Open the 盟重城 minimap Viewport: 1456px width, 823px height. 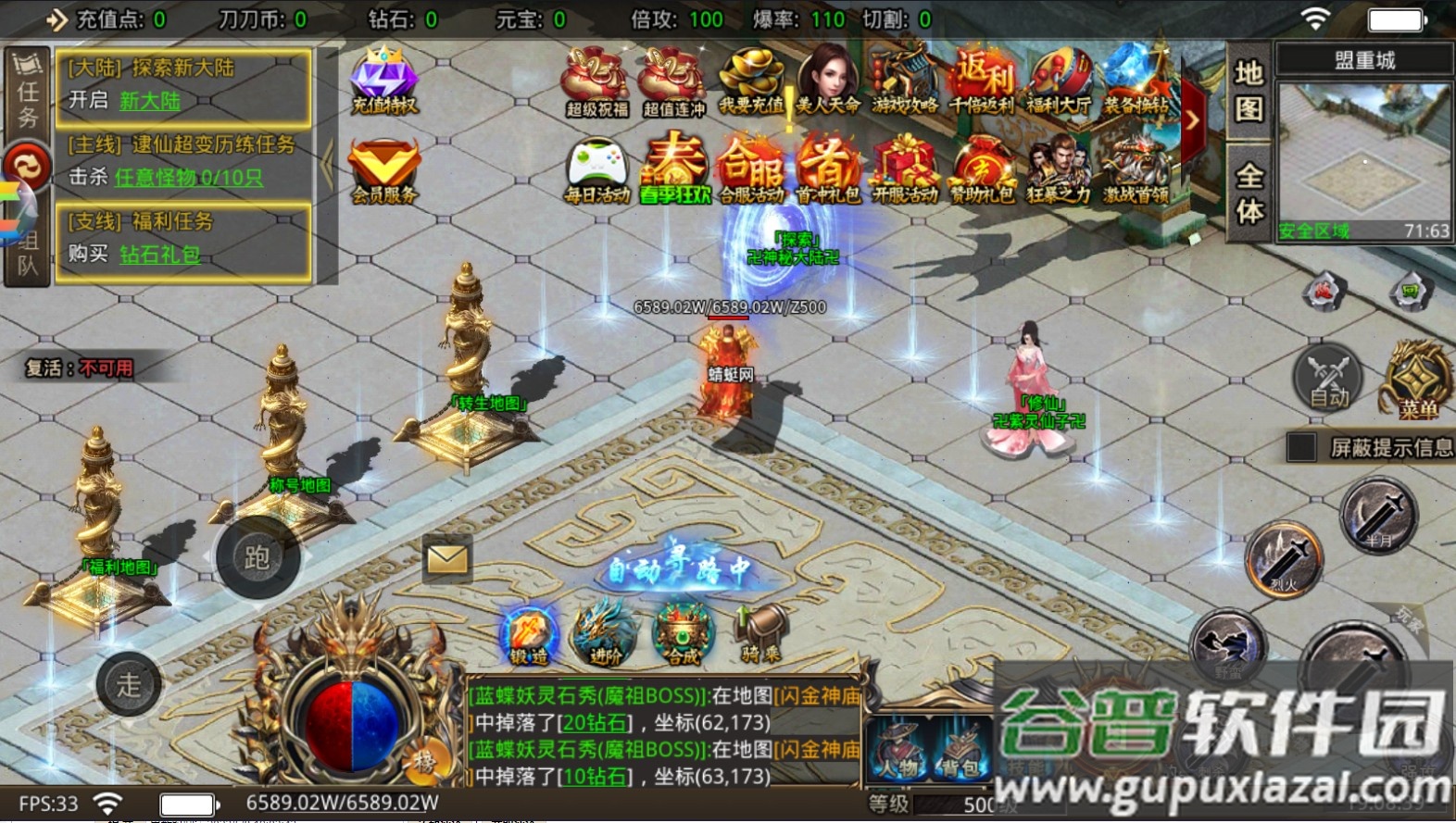[x=1362, y=157]
